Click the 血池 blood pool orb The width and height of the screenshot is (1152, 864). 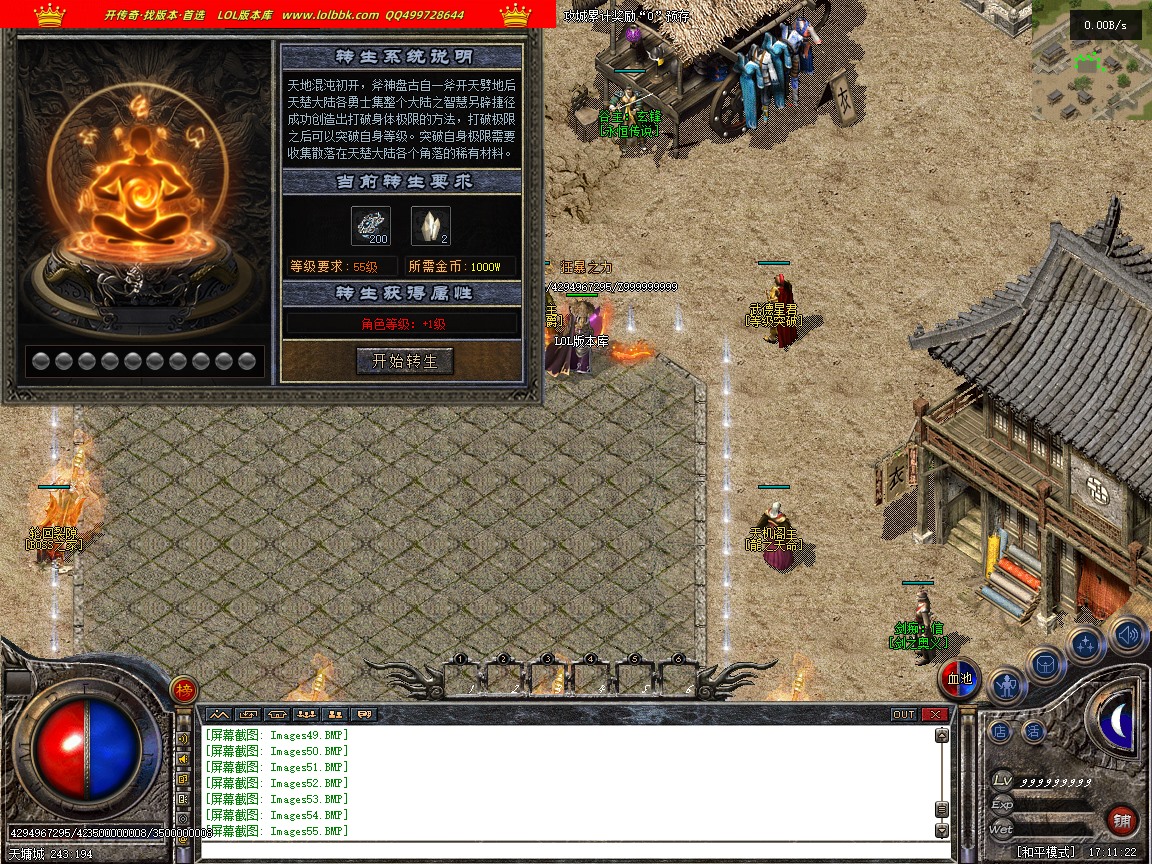(x=960, y=679)
